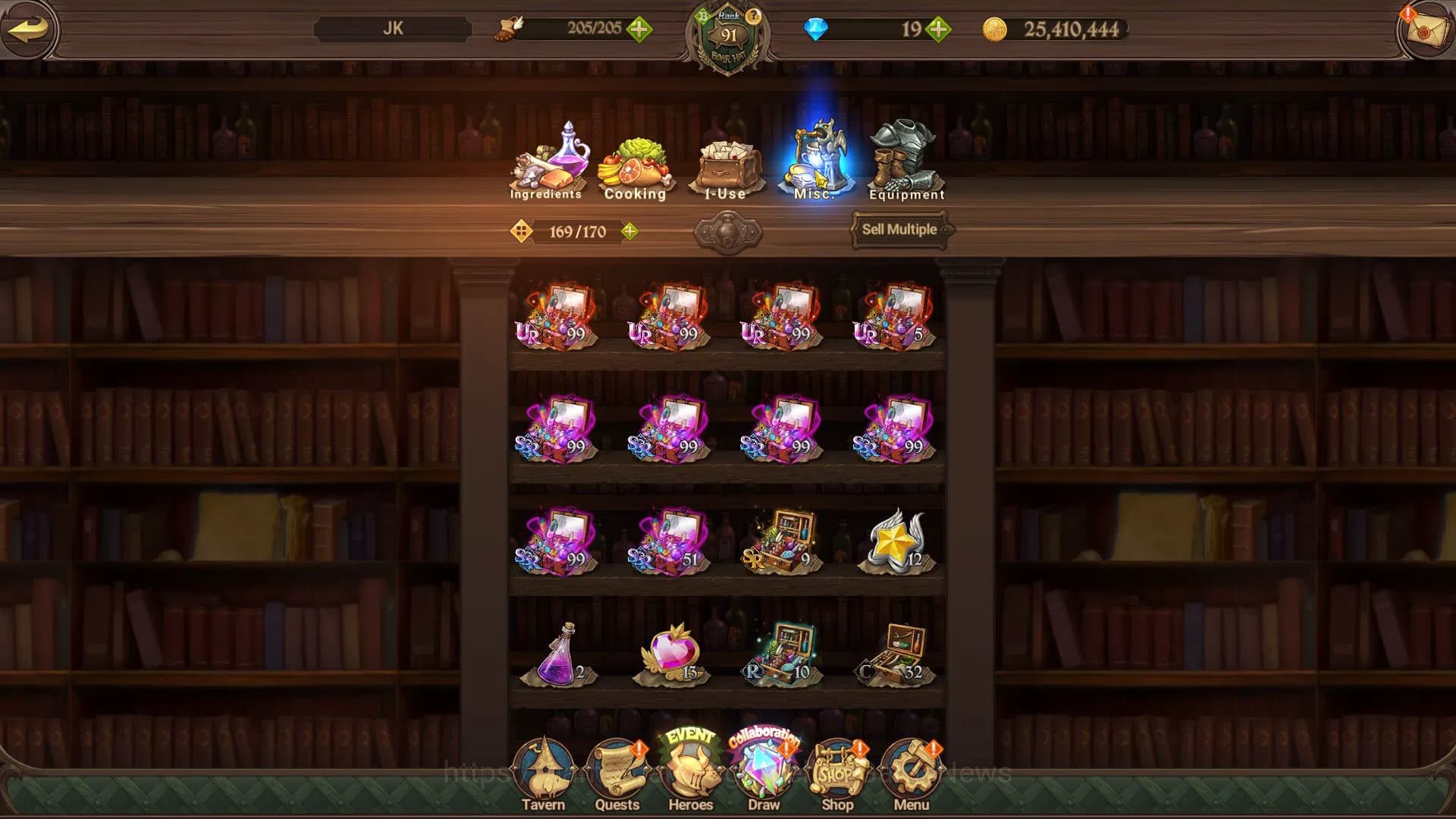This screenshot has width=1456, height=819.
Task: Add stamina with the green plus
Action: click(639, 30)
